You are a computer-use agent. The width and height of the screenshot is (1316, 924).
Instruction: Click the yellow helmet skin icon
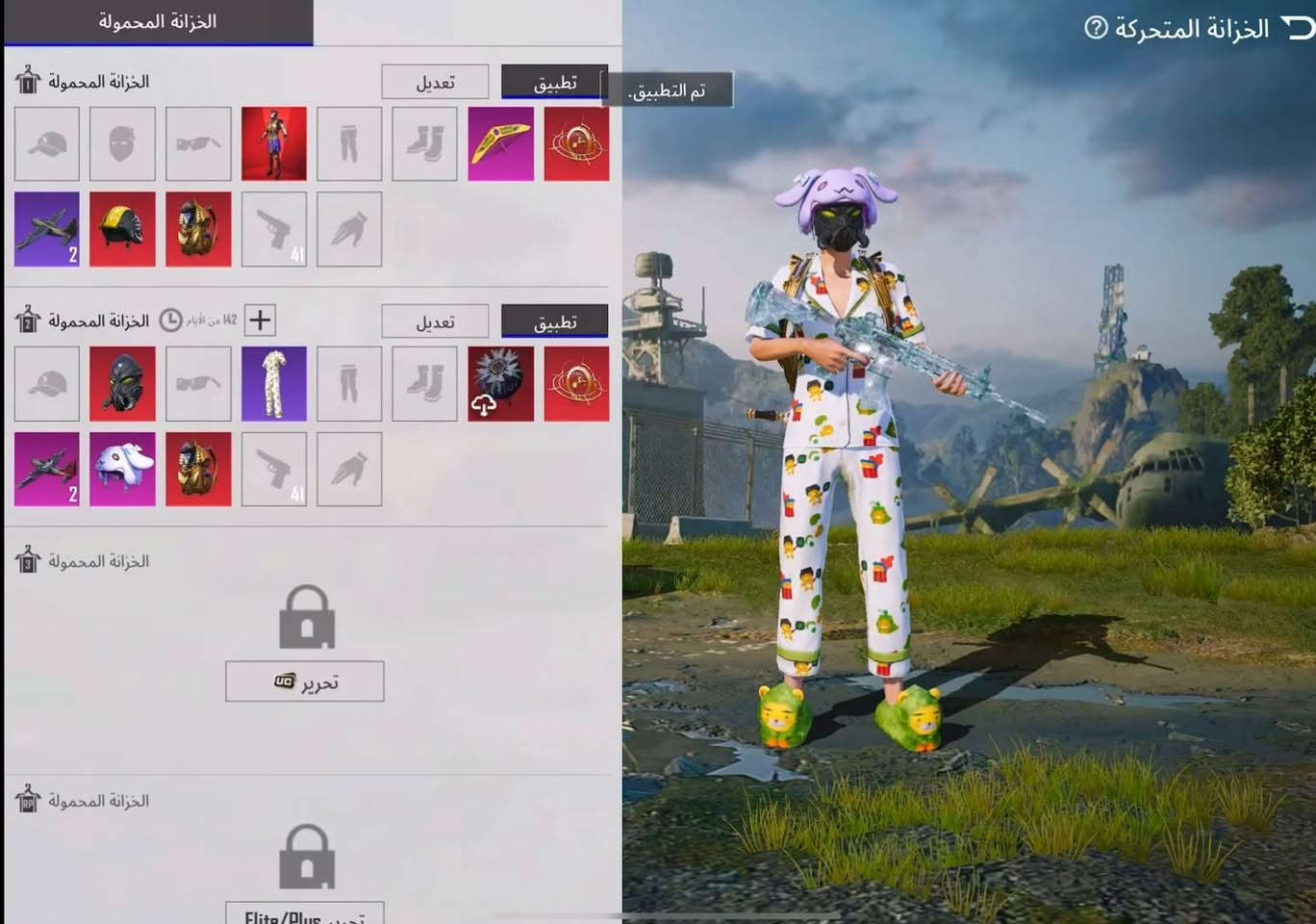point(122,228)
